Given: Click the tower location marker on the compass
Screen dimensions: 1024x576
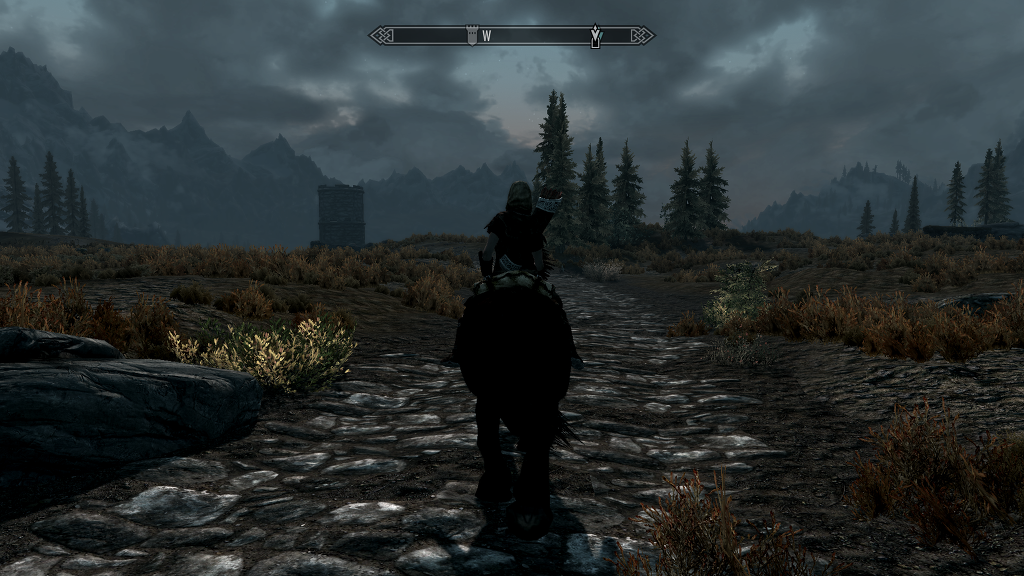Looking at the screenshot, I should pyautogui.click(x=471, y=36).
